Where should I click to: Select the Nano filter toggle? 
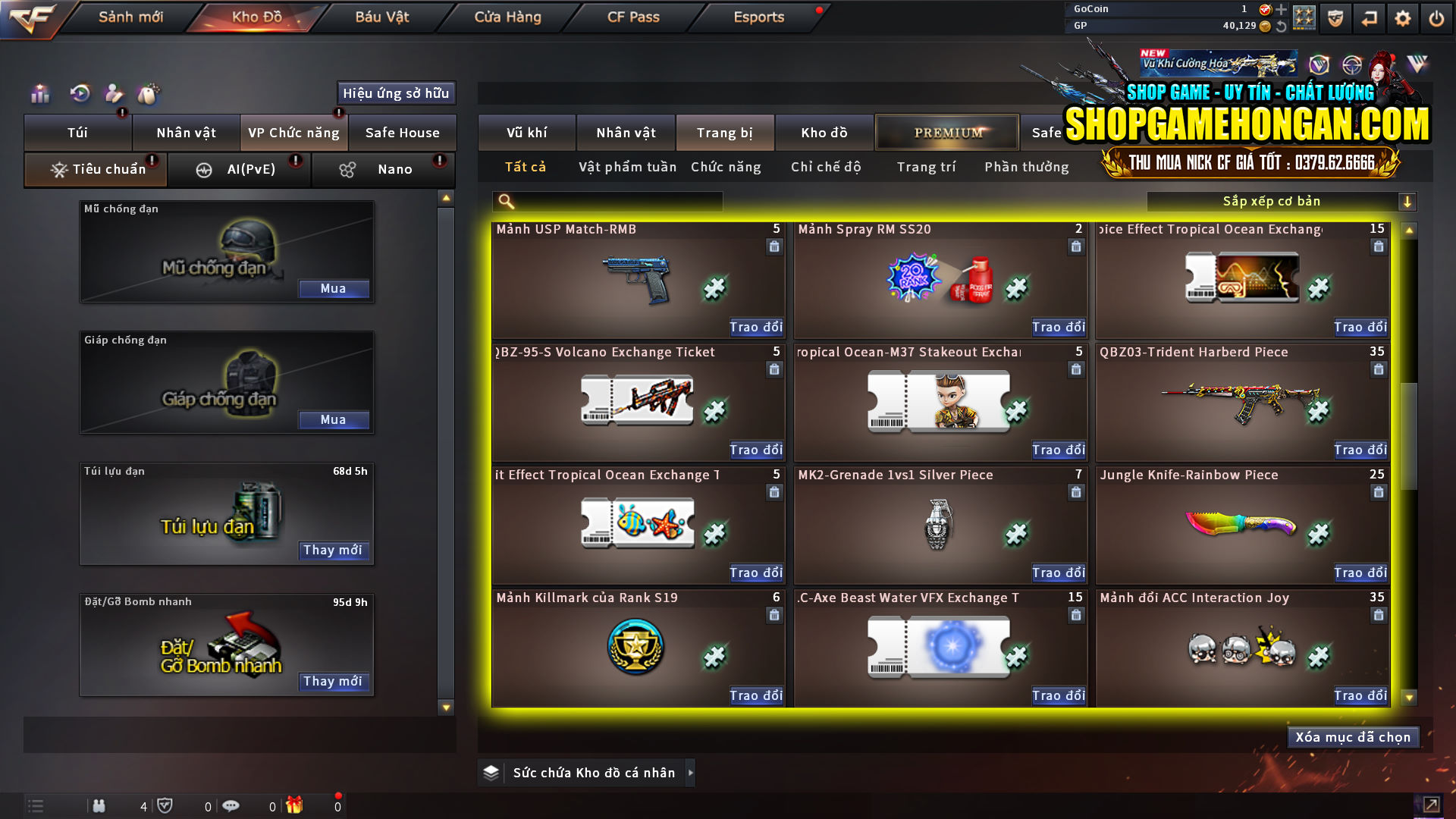(x=395, y=169)
